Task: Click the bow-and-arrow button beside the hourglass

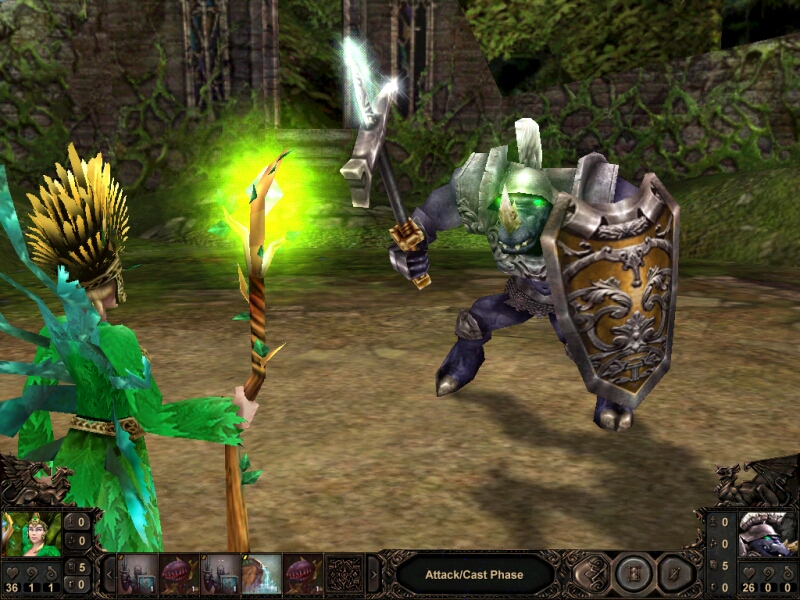Action: point(592,574)
